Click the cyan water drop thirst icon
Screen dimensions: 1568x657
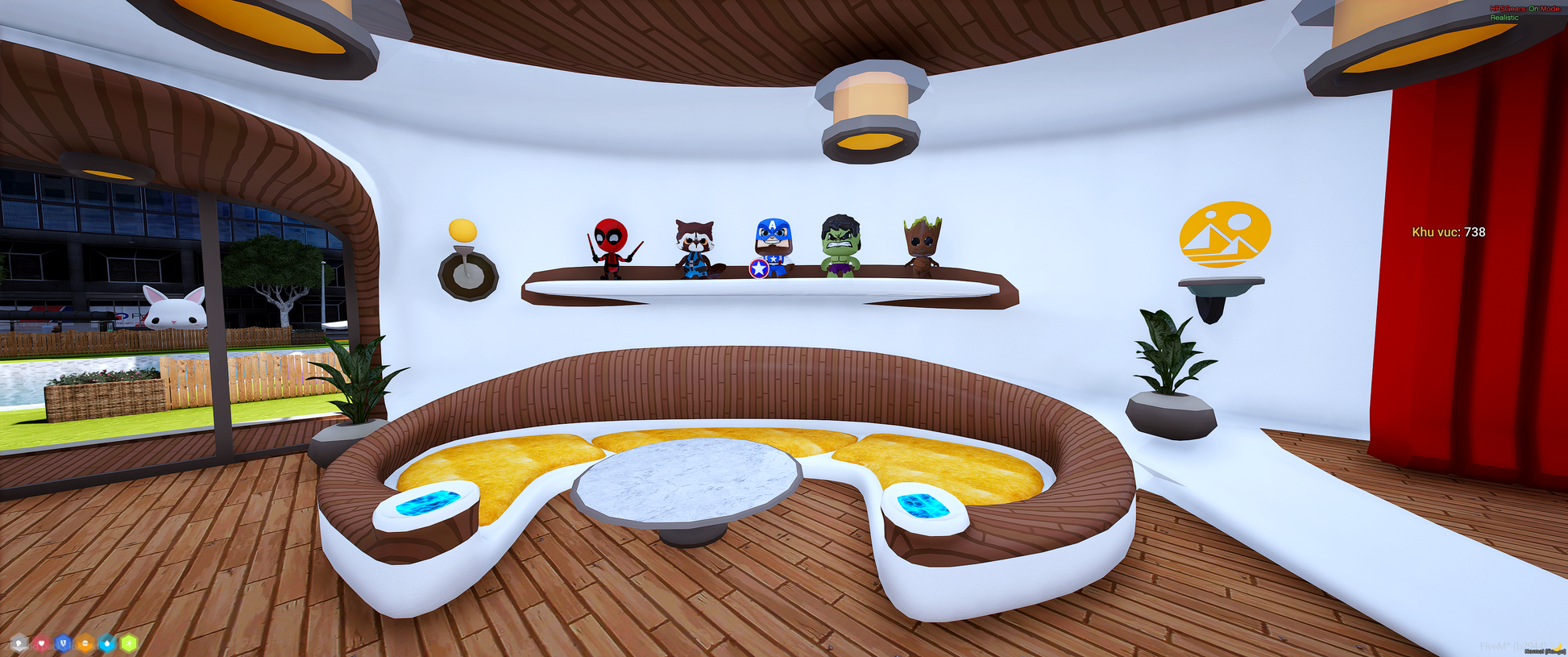click(x=107, y=643)
